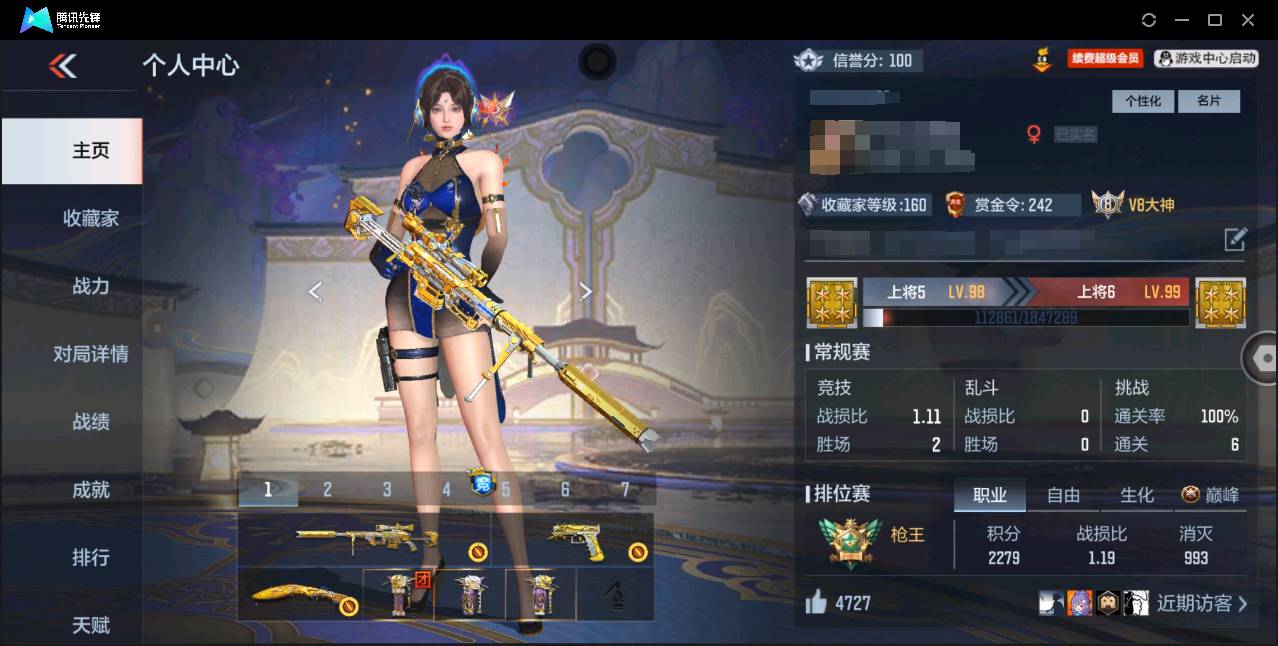This screenshot has height=646, width=1278.
Task: Give a like with the thumbs-up icon
Action: 816,602
